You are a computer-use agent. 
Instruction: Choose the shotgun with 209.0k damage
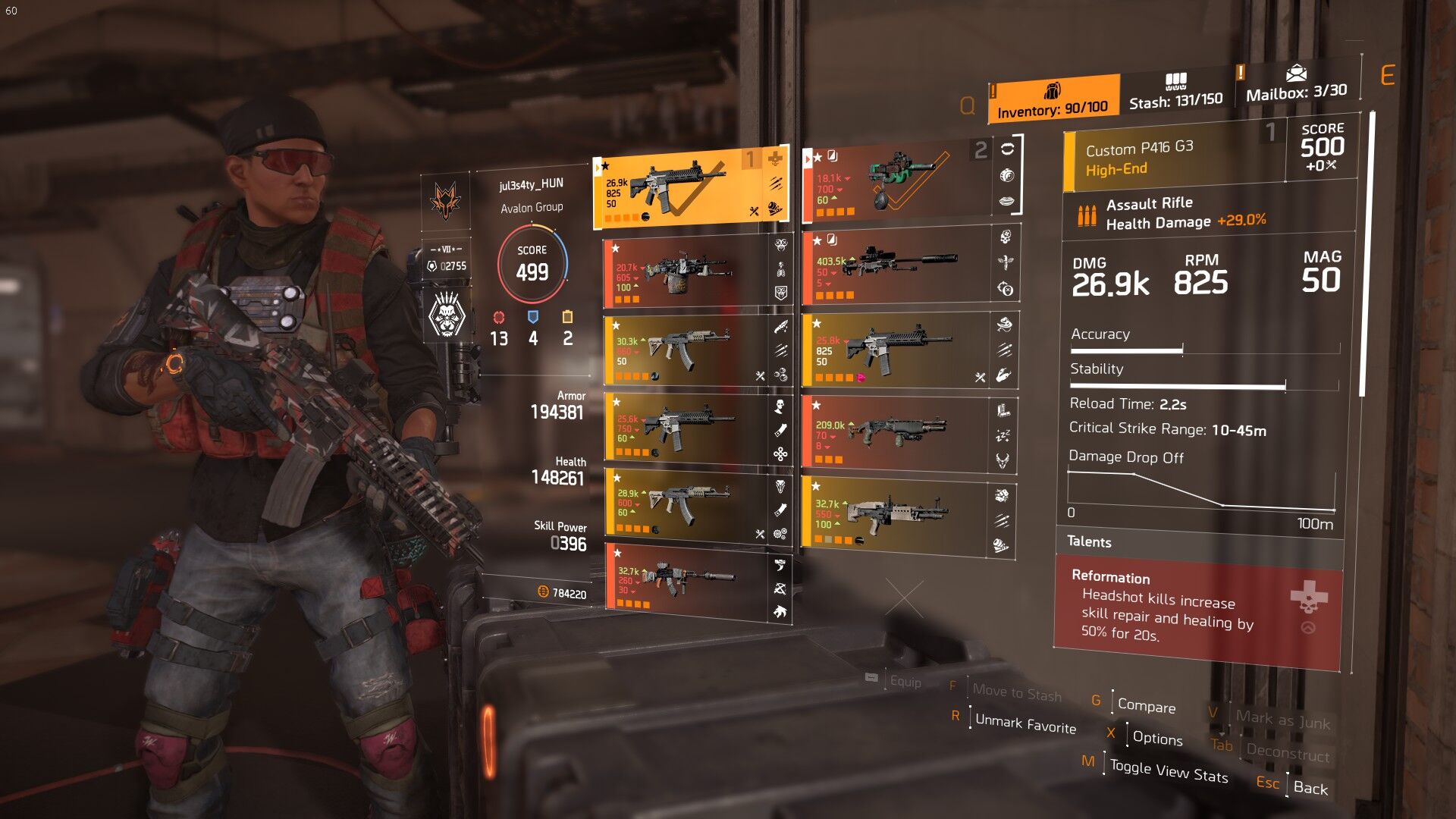point(895,435)
